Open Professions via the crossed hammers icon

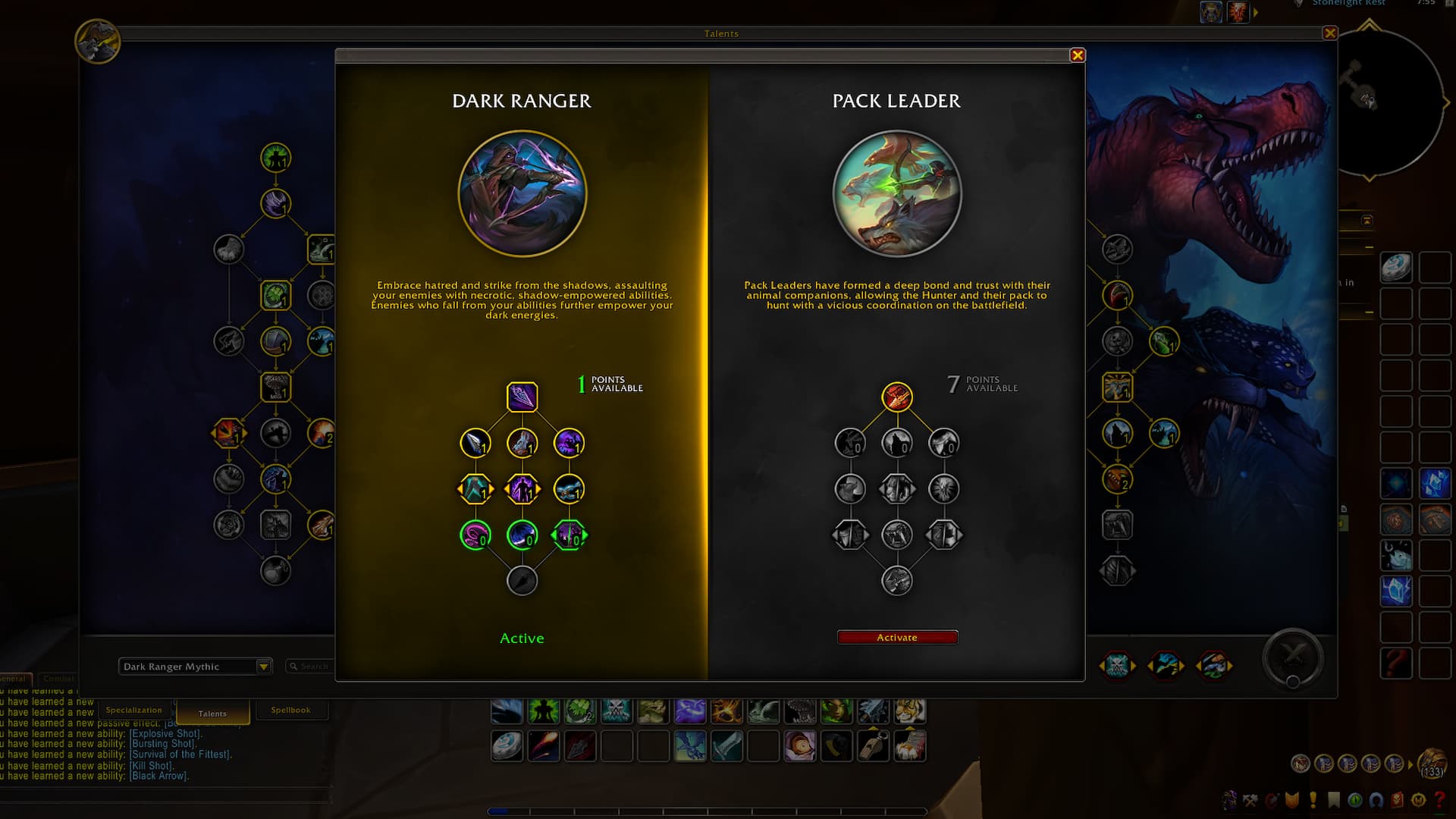click(x=1250, y=800)
